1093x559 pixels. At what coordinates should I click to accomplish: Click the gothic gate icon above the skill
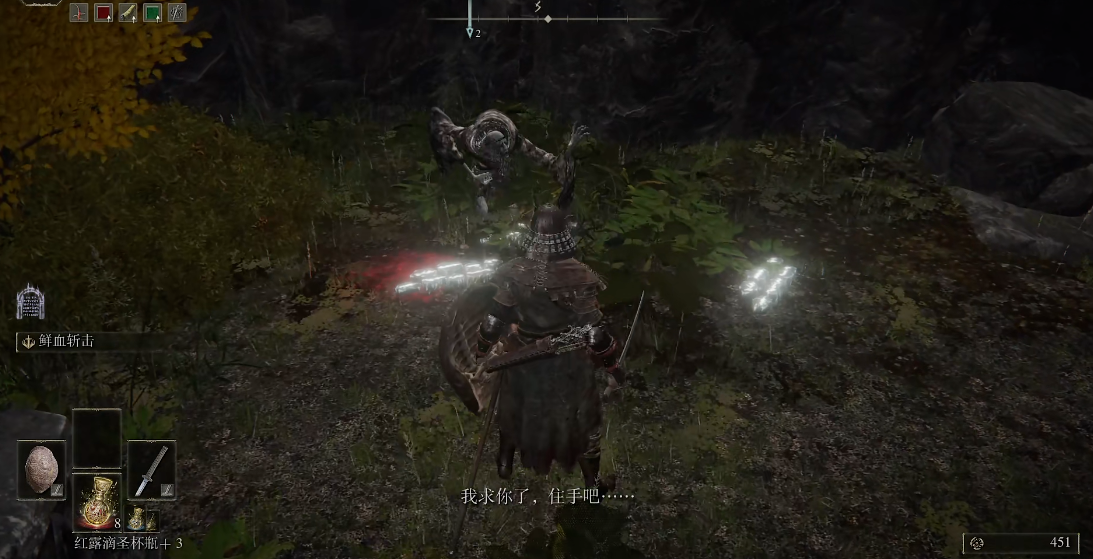(30, 302)
